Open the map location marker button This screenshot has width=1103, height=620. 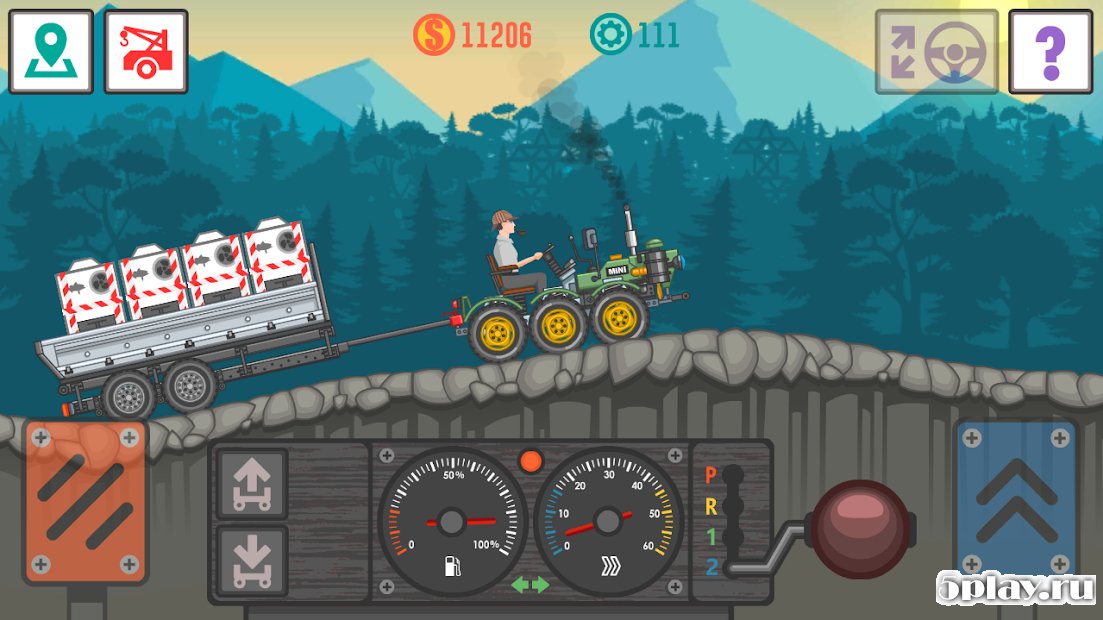click(x=51, y=52)
